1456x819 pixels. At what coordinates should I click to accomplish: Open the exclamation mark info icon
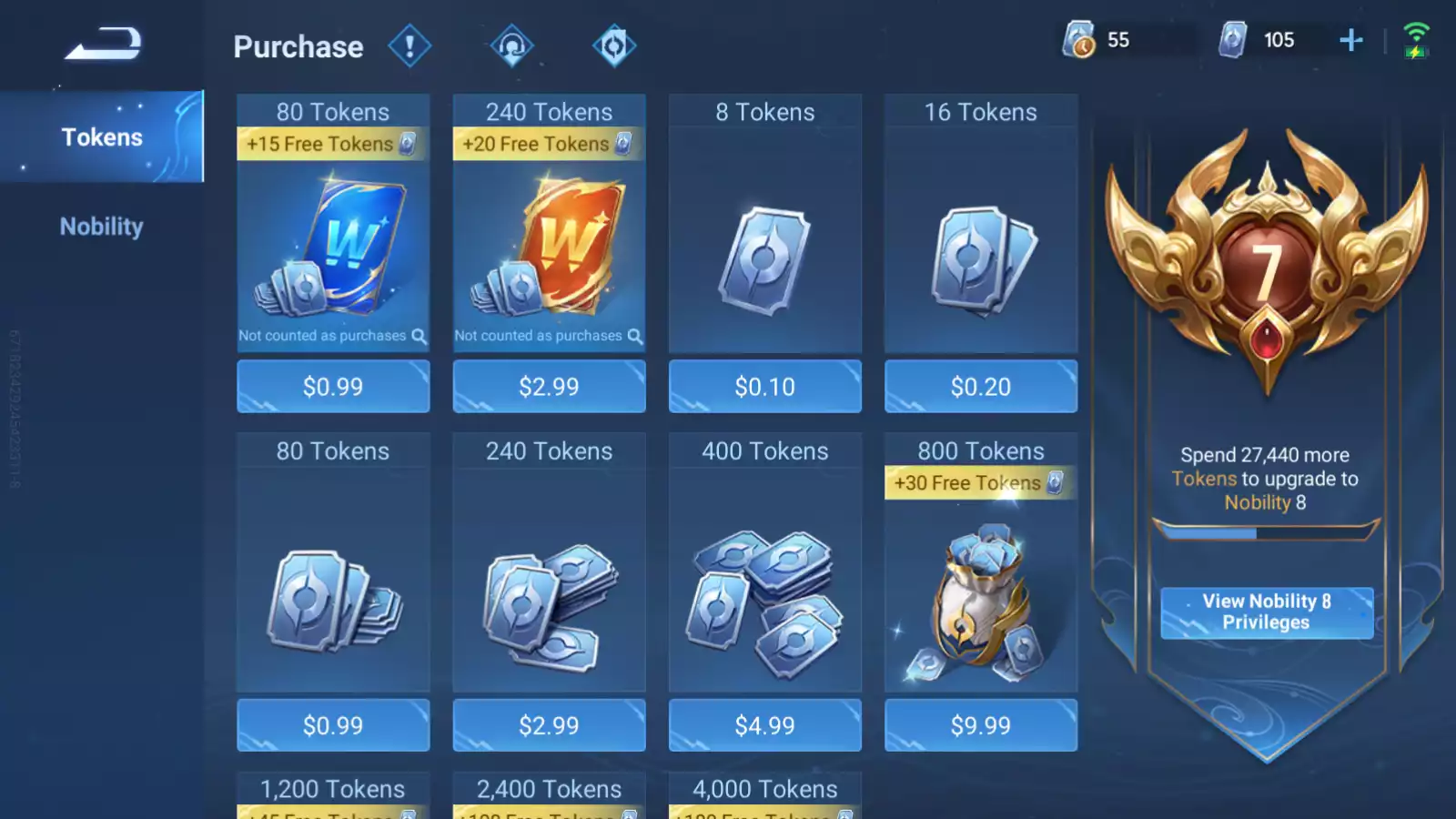(x=409, y=45)
